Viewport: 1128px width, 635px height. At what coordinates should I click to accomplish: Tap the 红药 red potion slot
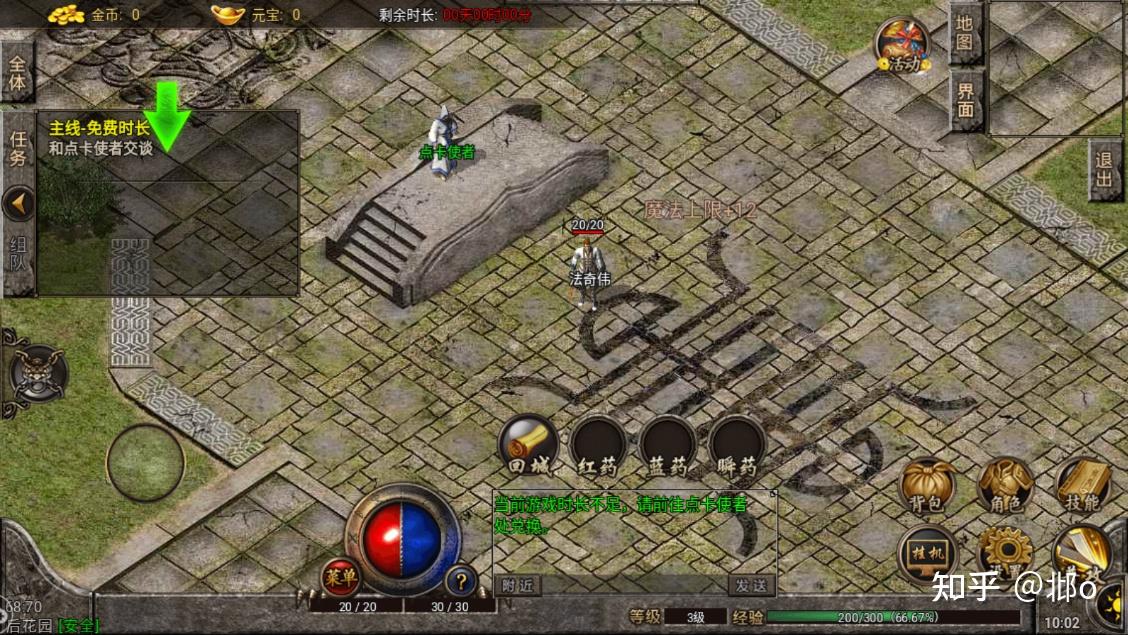(x=598, y=446)
